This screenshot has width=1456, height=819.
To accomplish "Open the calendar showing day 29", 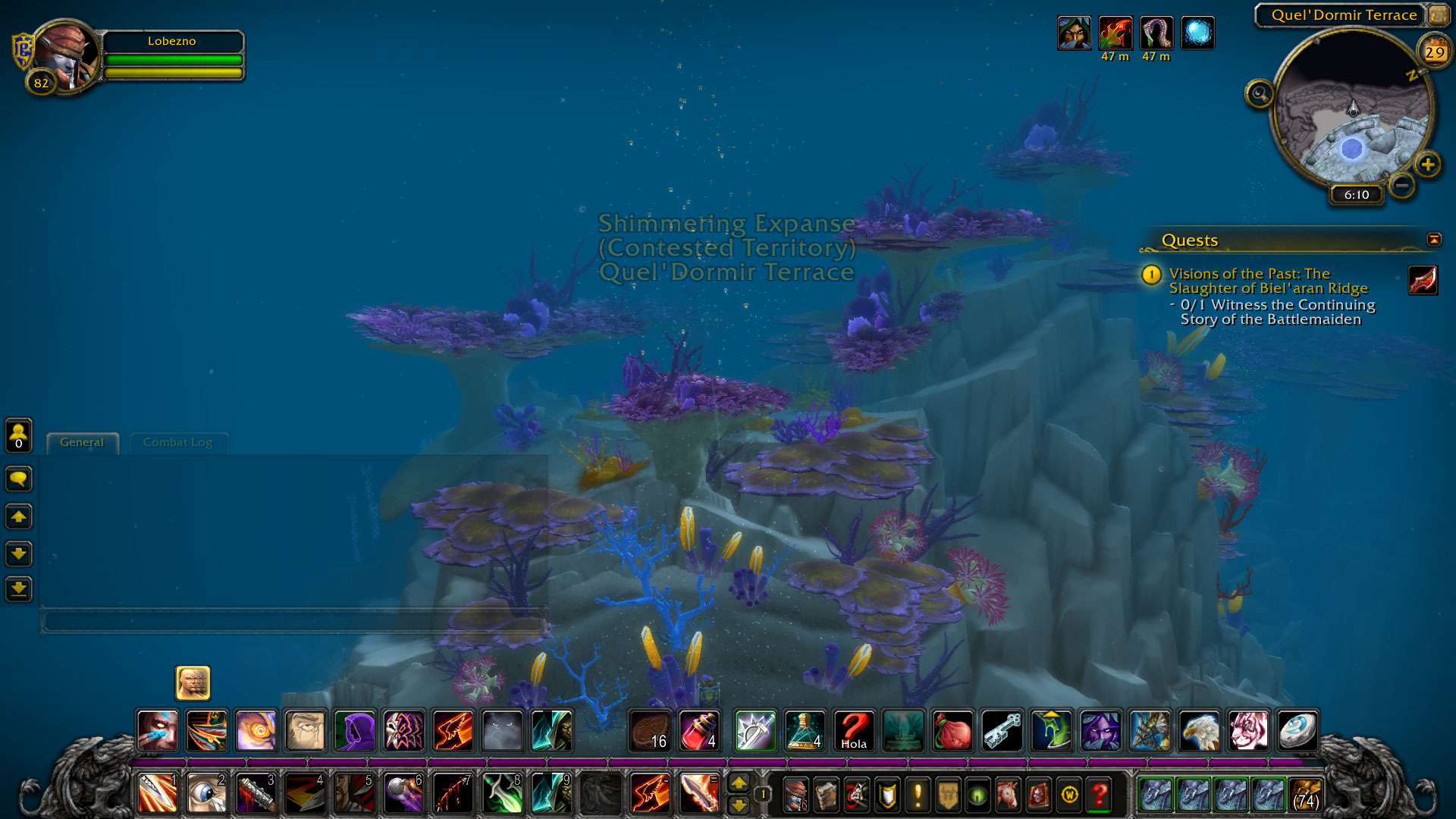I will [x=1433, y=52].
